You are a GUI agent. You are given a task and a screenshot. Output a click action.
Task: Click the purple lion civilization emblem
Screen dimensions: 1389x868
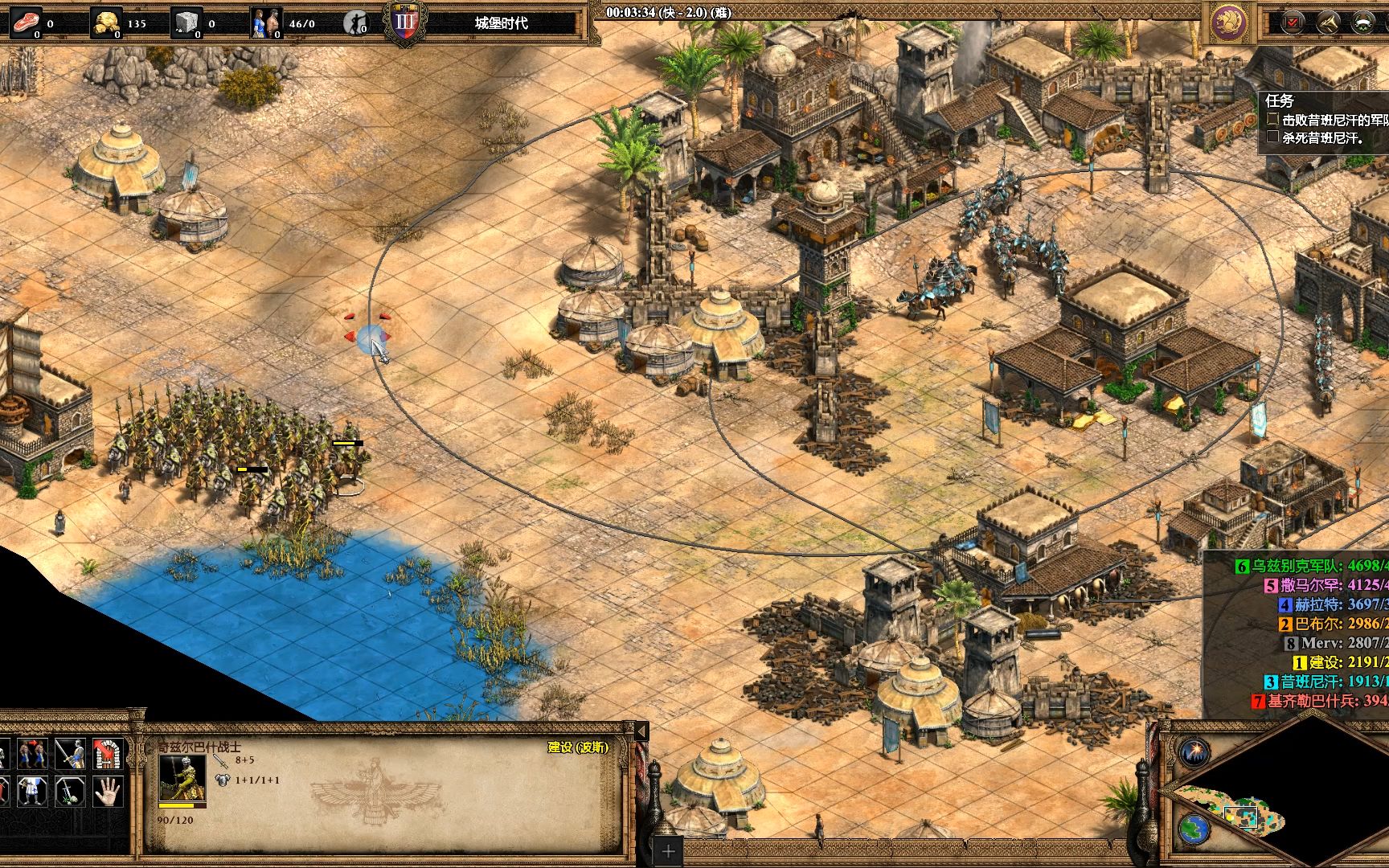point(1230,23)
